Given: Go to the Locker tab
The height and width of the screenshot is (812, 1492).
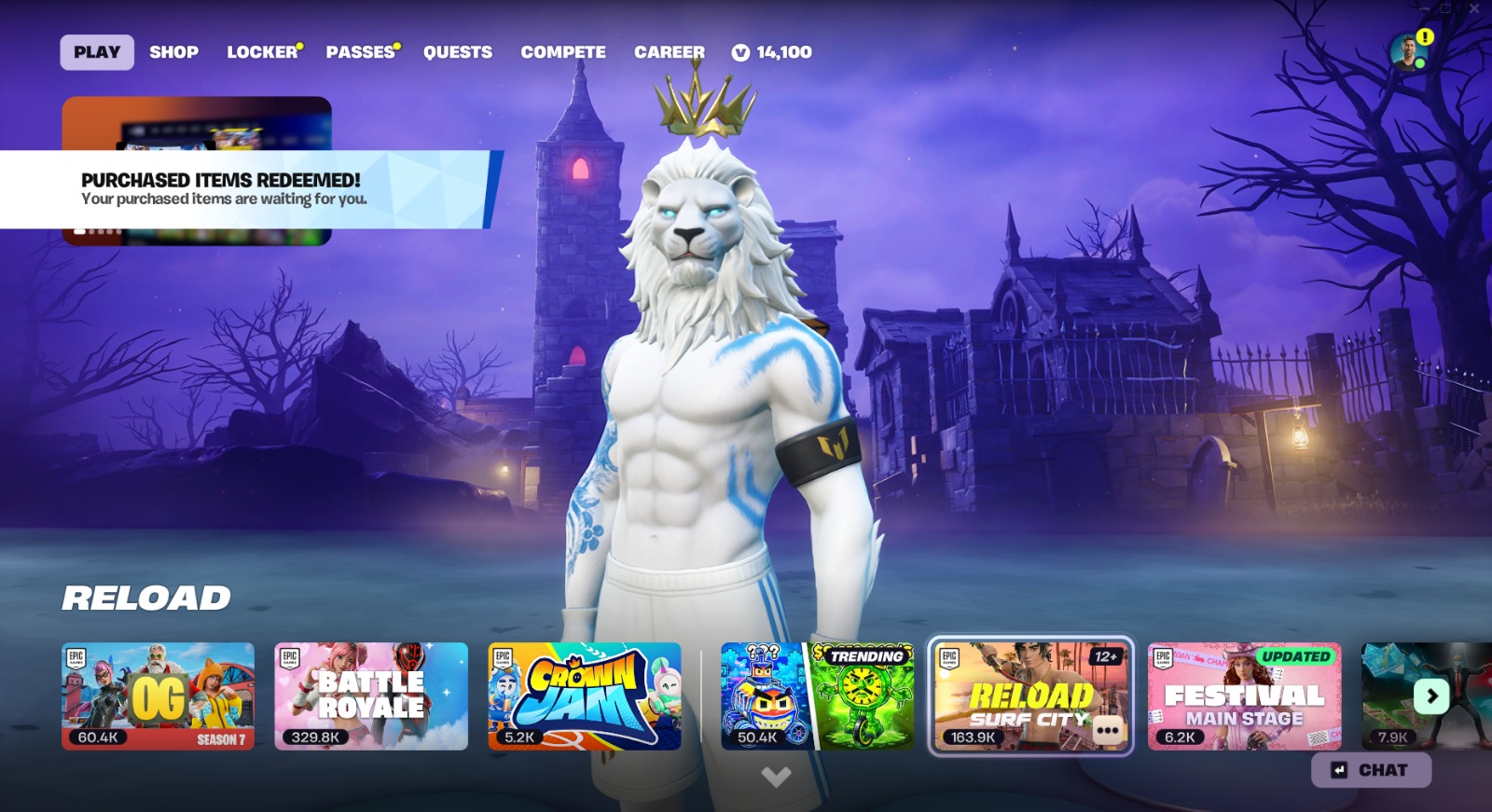Looking at the screenshot, I should pos(262,52).
